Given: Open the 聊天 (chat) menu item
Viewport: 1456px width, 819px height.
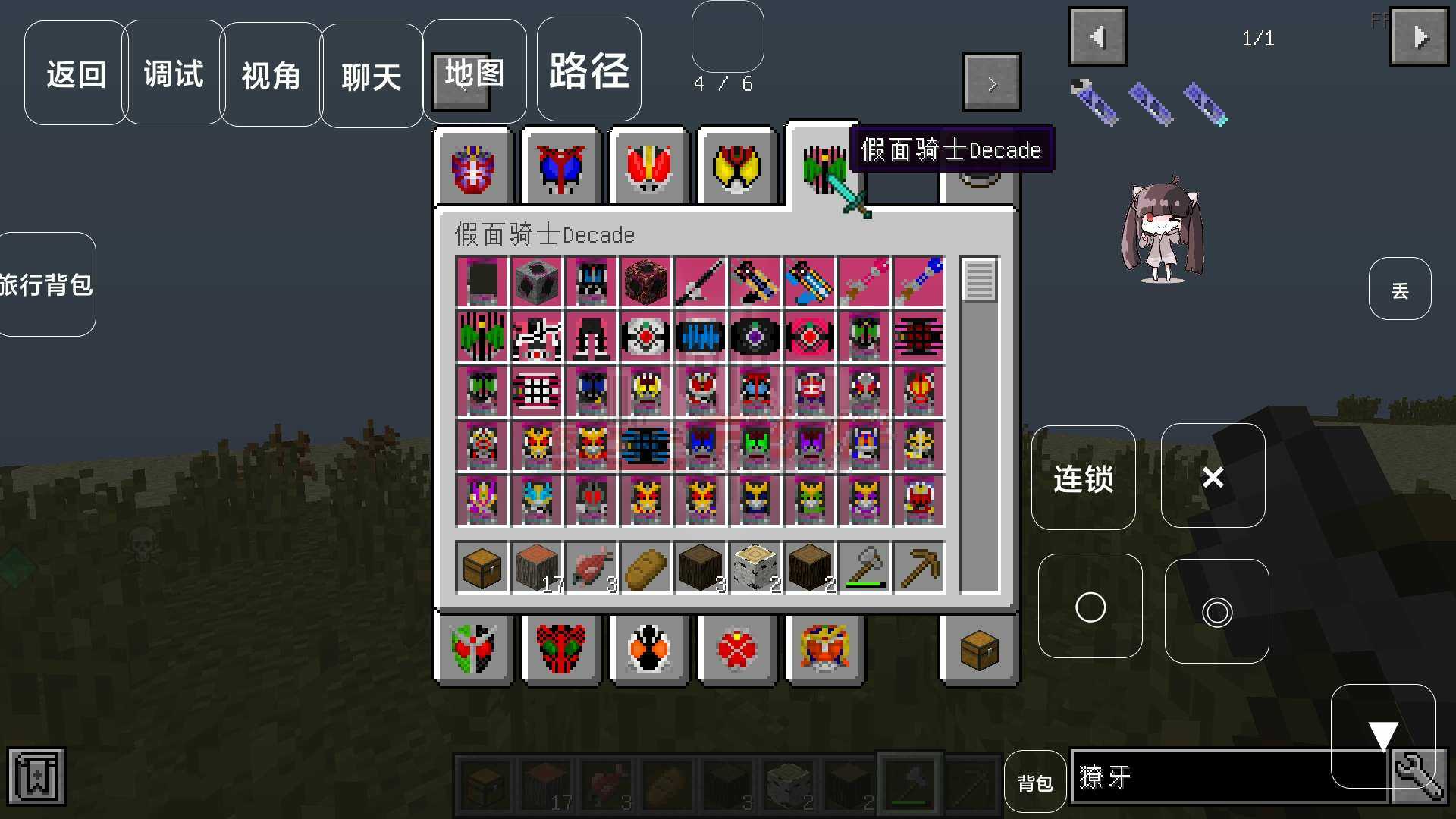Looking at the screenshot, I should point(371,75).
